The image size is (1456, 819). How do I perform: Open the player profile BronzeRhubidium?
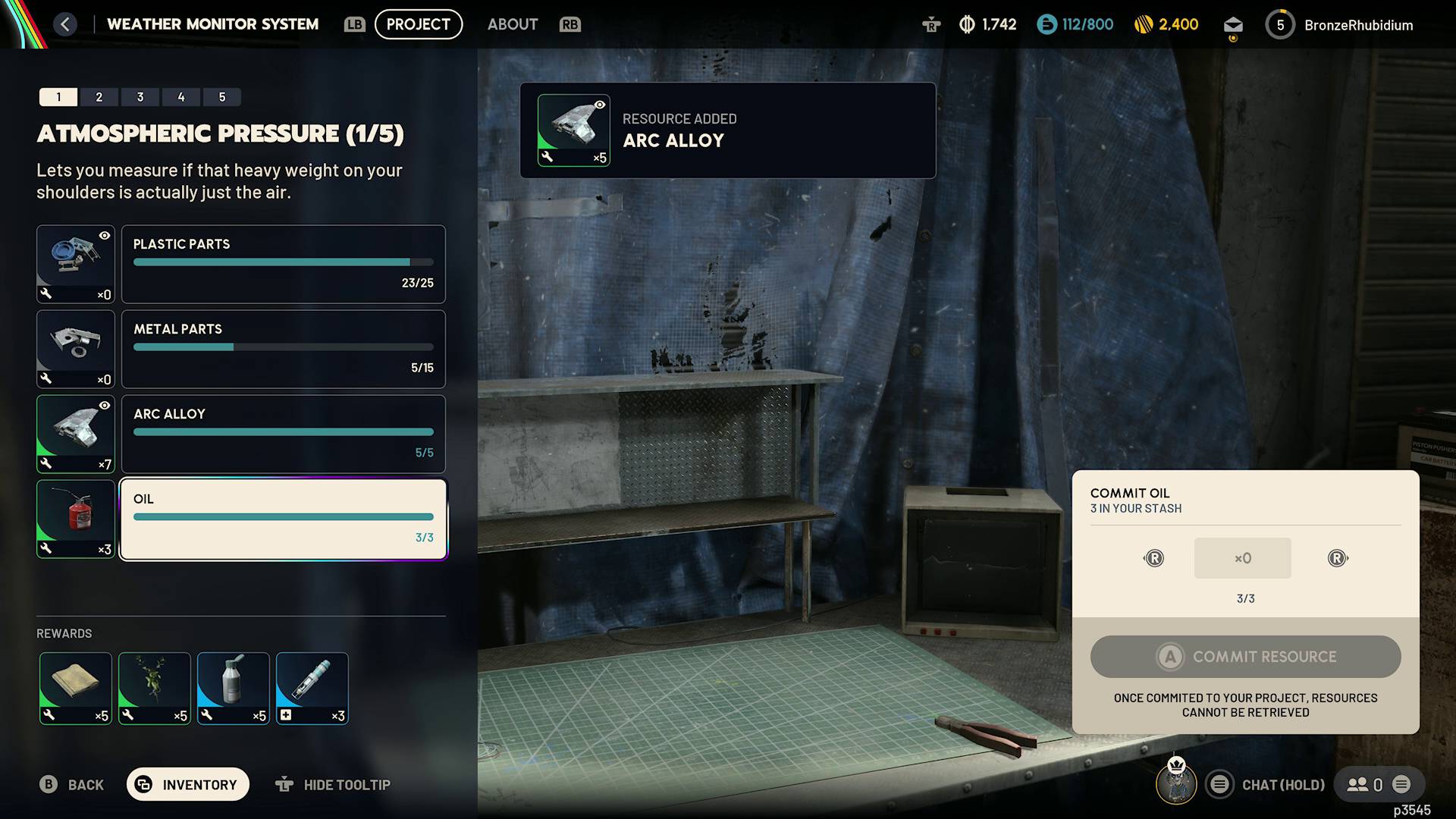[x=1357, y=25]
